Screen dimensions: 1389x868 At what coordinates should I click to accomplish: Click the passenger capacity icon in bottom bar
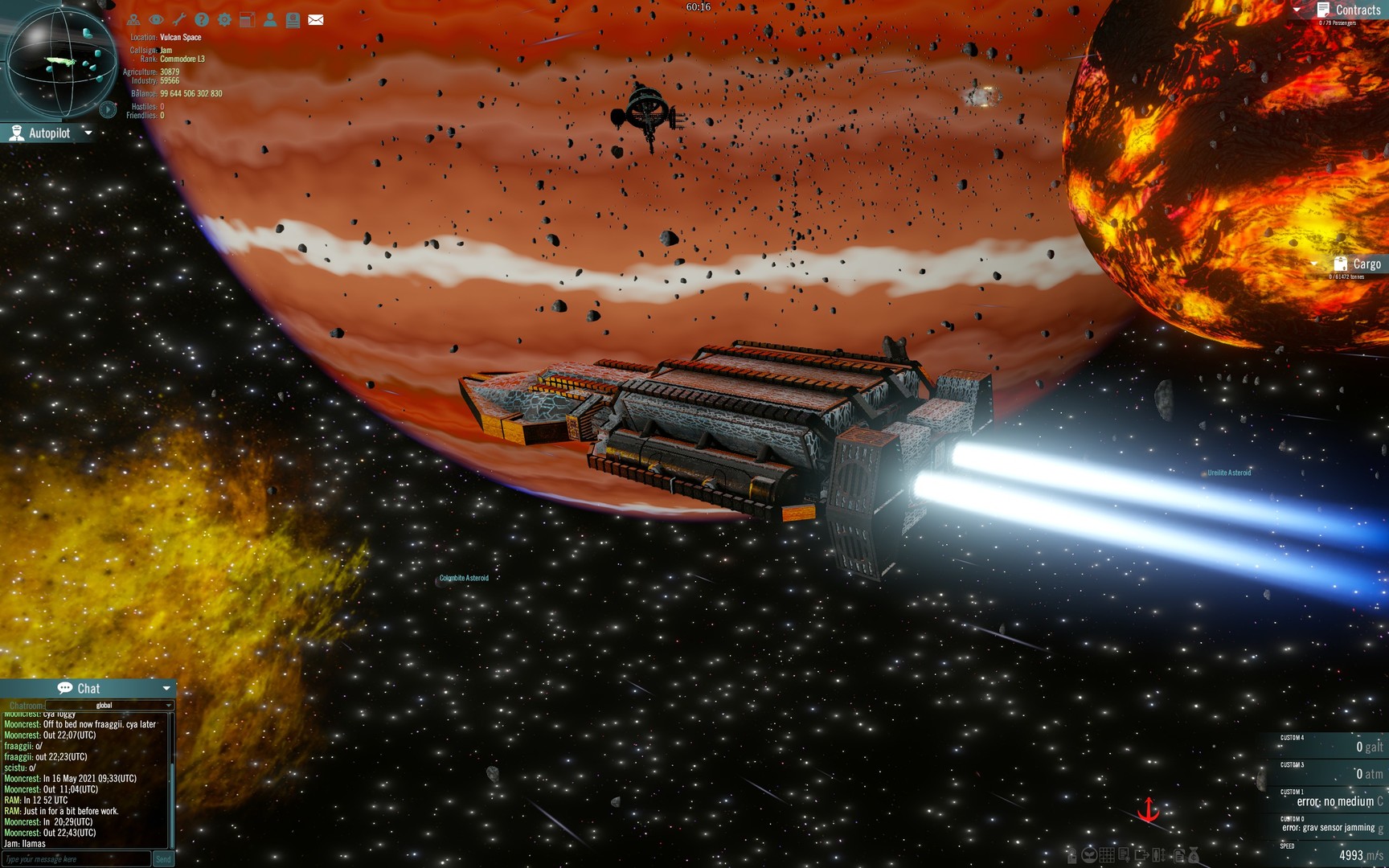coord(1159,855)
